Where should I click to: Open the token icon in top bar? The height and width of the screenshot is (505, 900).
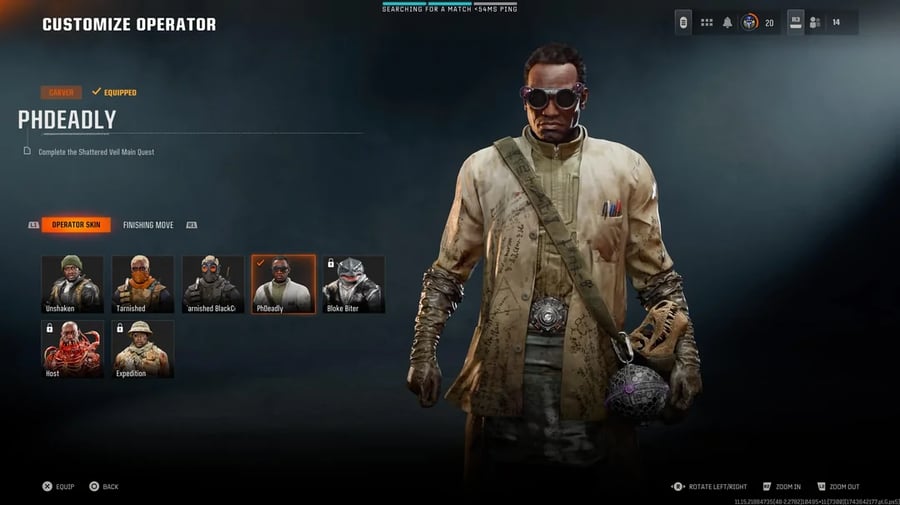click(684, 22)
